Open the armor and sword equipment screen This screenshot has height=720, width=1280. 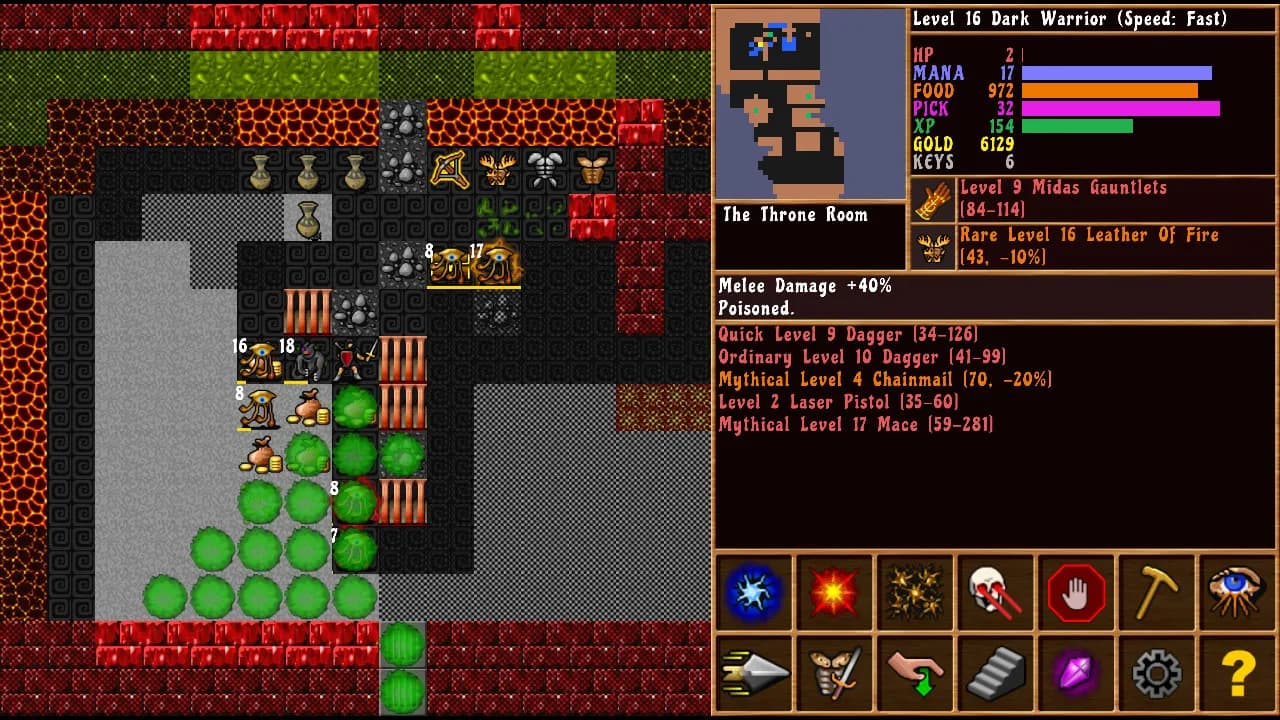(835, 674)
